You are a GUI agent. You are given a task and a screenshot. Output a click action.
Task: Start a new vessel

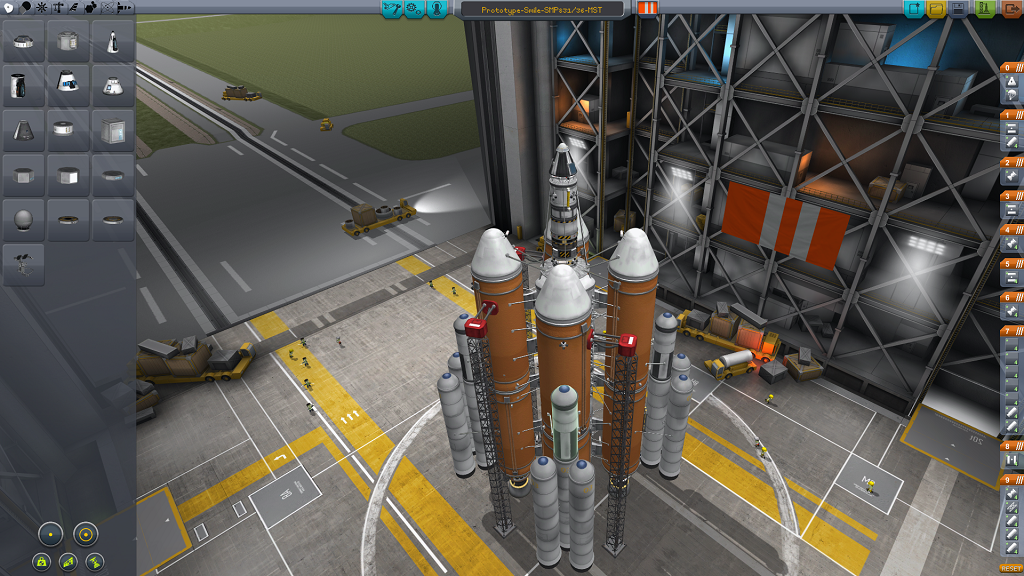(x=914, y=9)
